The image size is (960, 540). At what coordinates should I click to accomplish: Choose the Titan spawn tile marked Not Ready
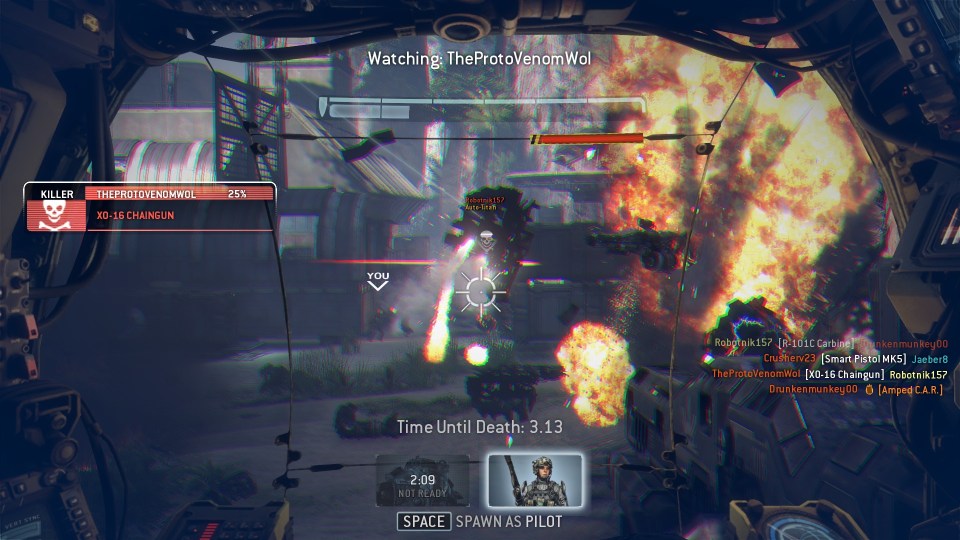tap(422, 481)
